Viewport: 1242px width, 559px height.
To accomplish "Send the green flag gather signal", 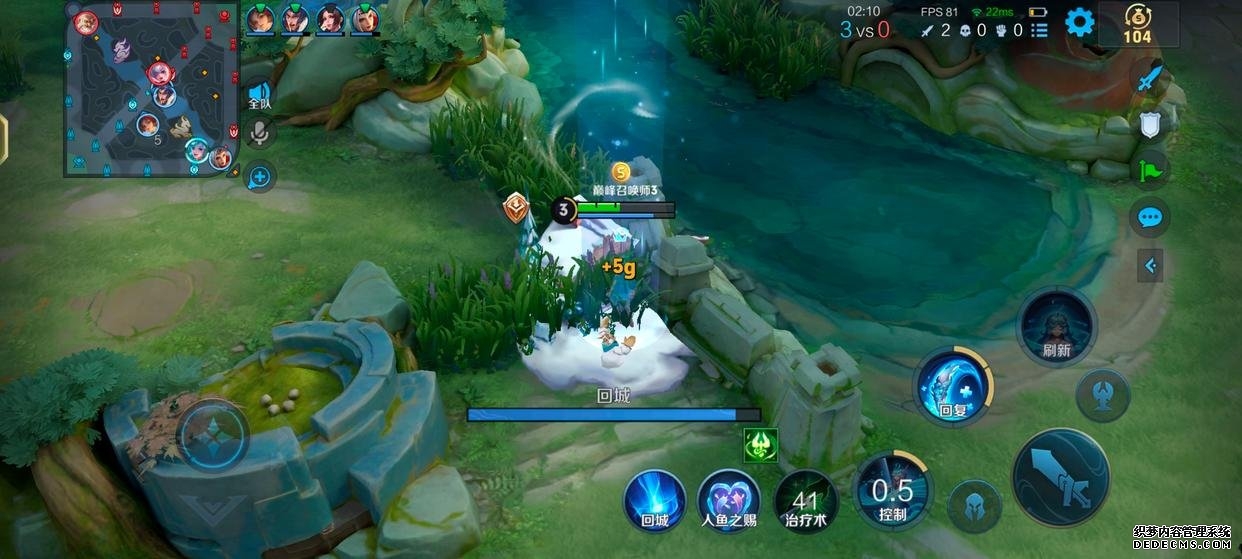I will click(x=1150, y=170).
